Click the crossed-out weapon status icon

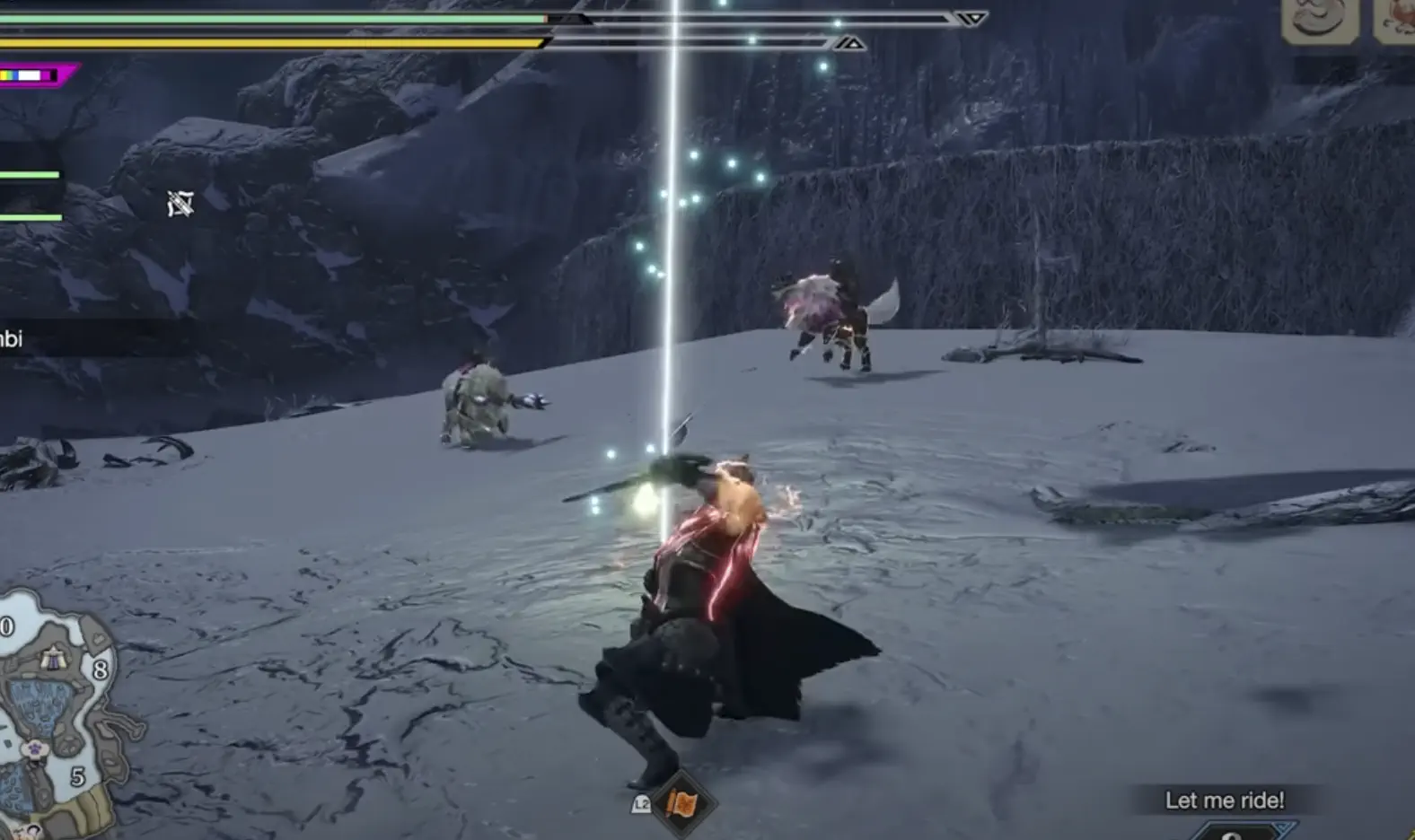pyautogui.click(x=180, y=205)
